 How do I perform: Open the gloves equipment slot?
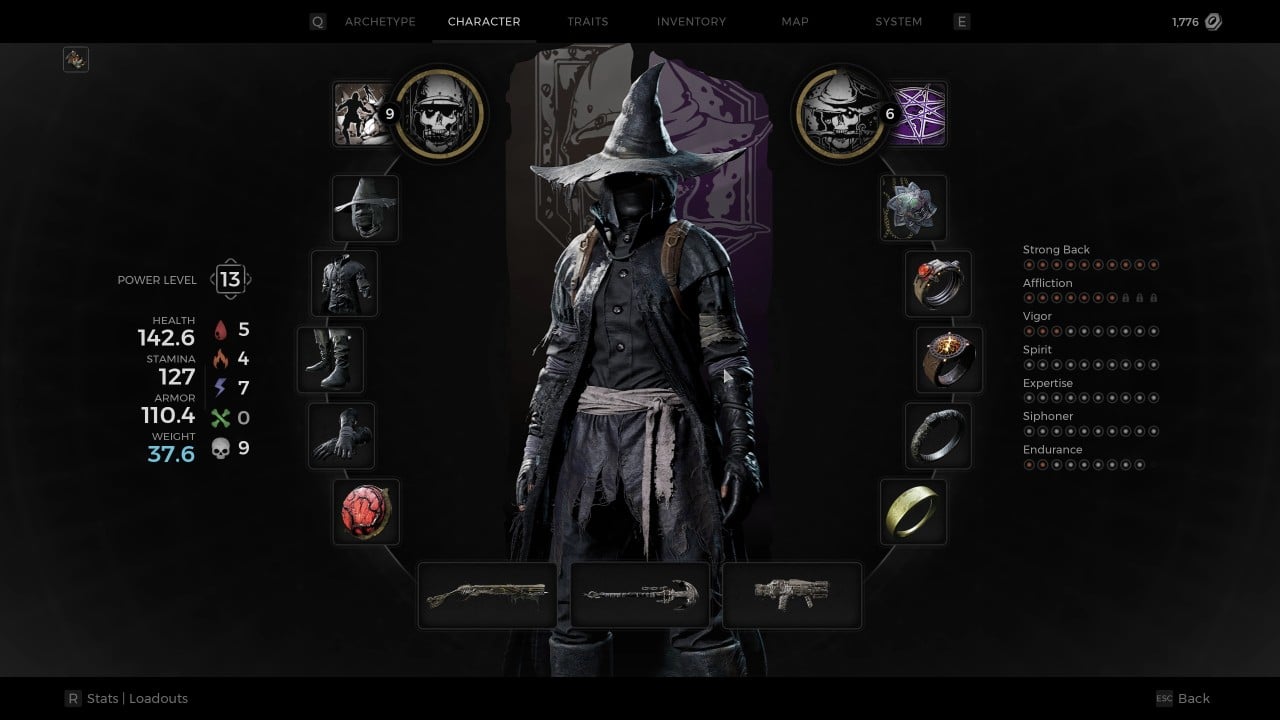[x=340, y=437]
